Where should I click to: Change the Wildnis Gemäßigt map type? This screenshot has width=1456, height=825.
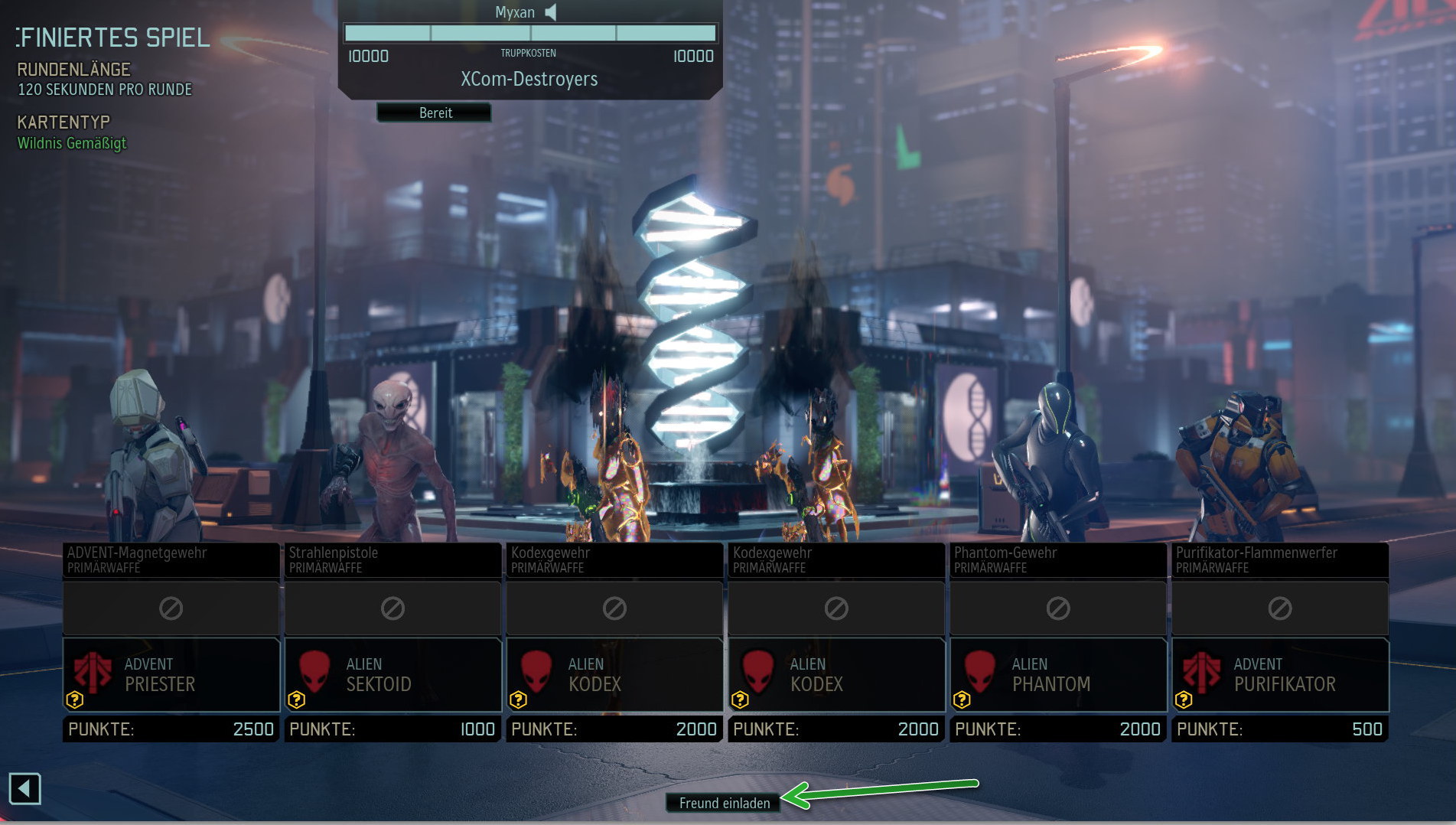click(72, 143)
